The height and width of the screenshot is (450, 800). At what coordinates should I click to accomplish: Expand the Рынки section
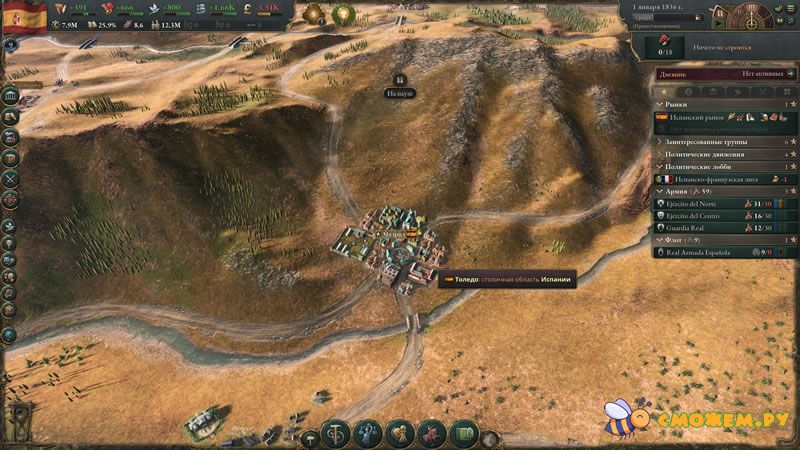[680, 104]
